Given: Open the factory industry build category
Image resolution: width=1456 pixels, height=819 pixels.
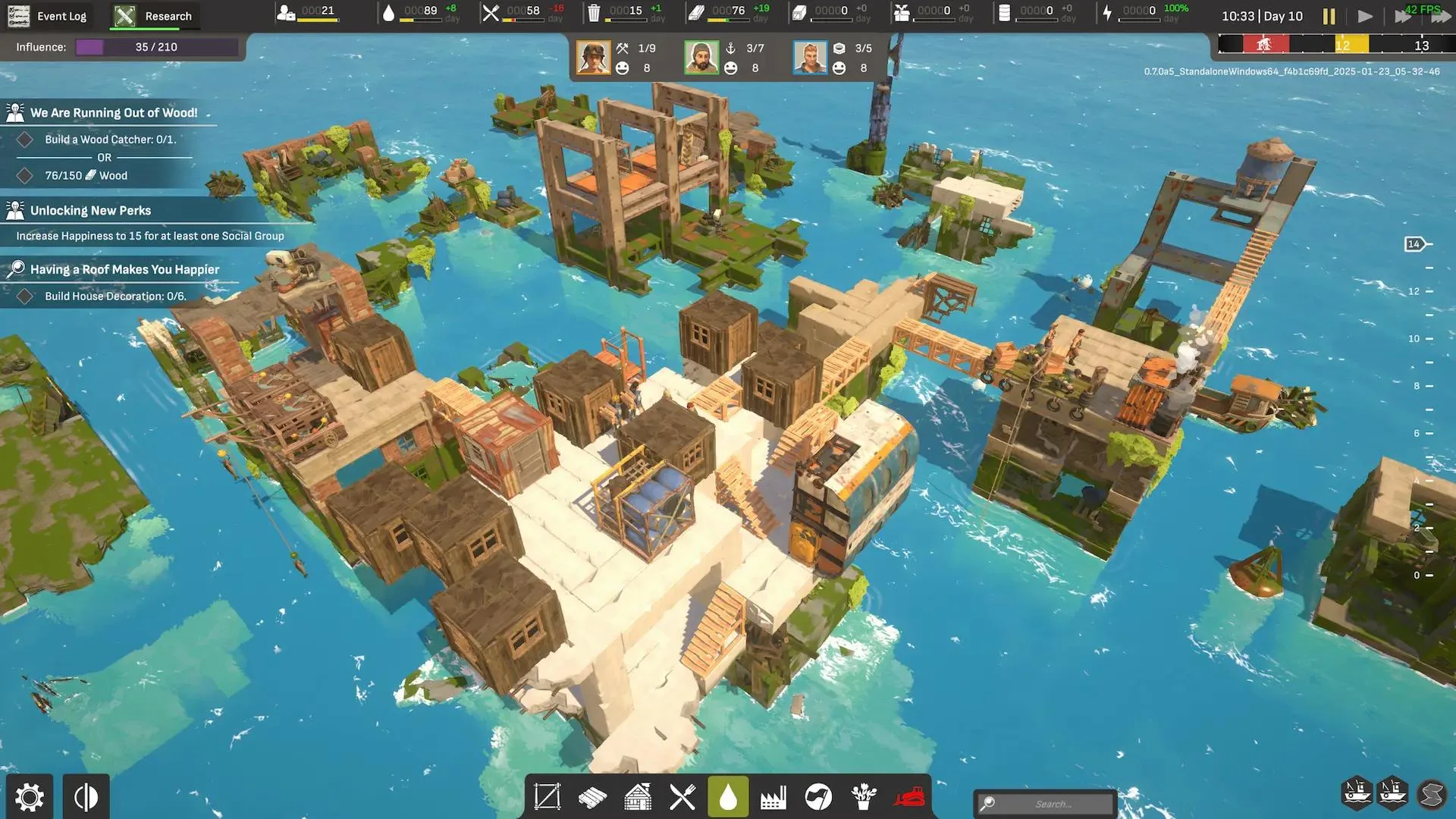Looking at the screenshot, I should (x=773, y=797).
